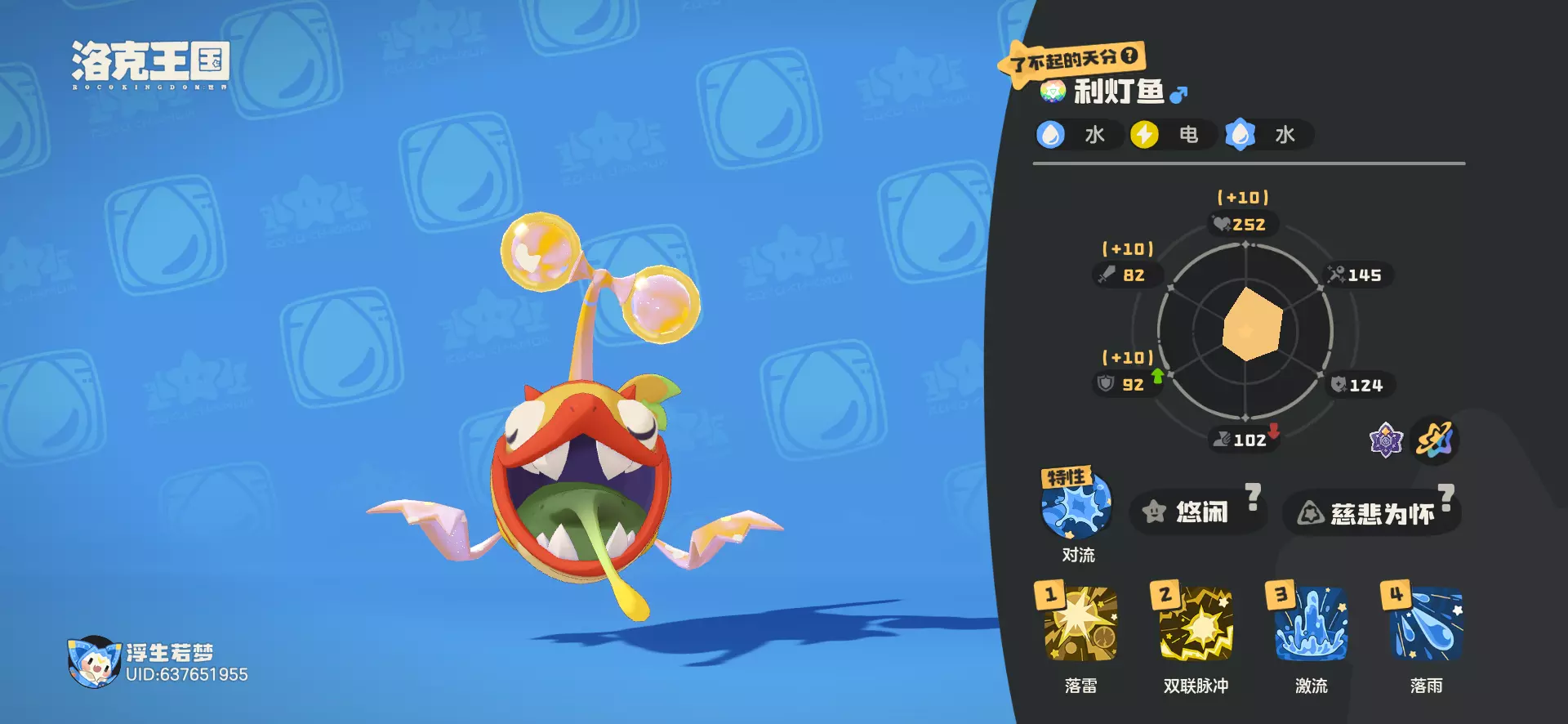Open the 慈悲为怀 info pill
This screenshot has height=724, width=1568.
pyautogui.click(x=1372, y=513)
